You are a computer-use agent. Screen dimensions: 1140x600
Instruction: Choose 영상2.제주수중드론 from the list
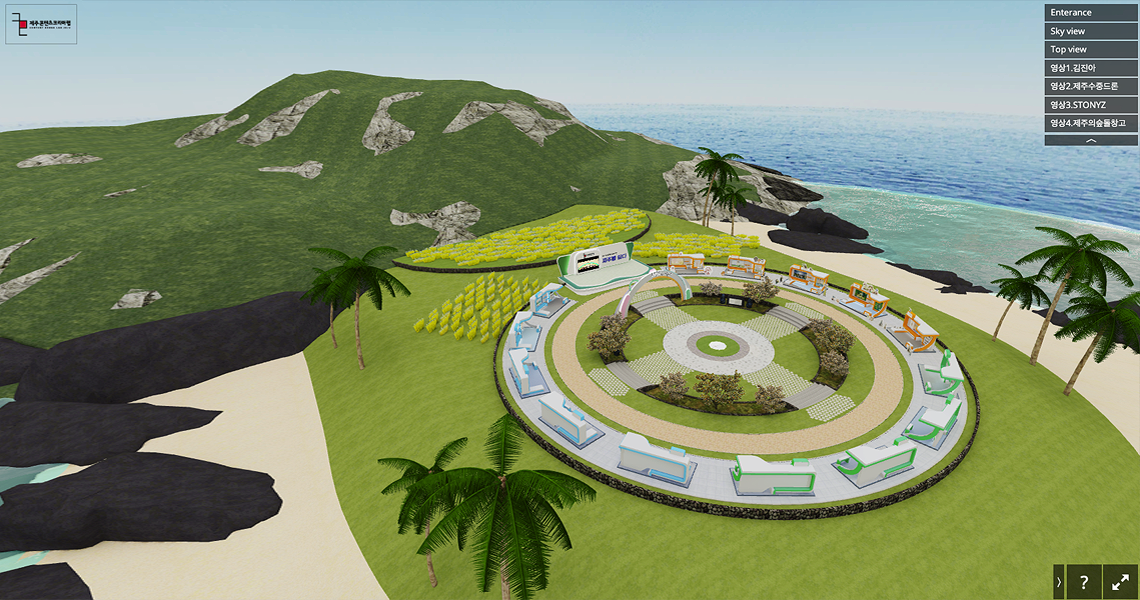(x=1091, y=86)
